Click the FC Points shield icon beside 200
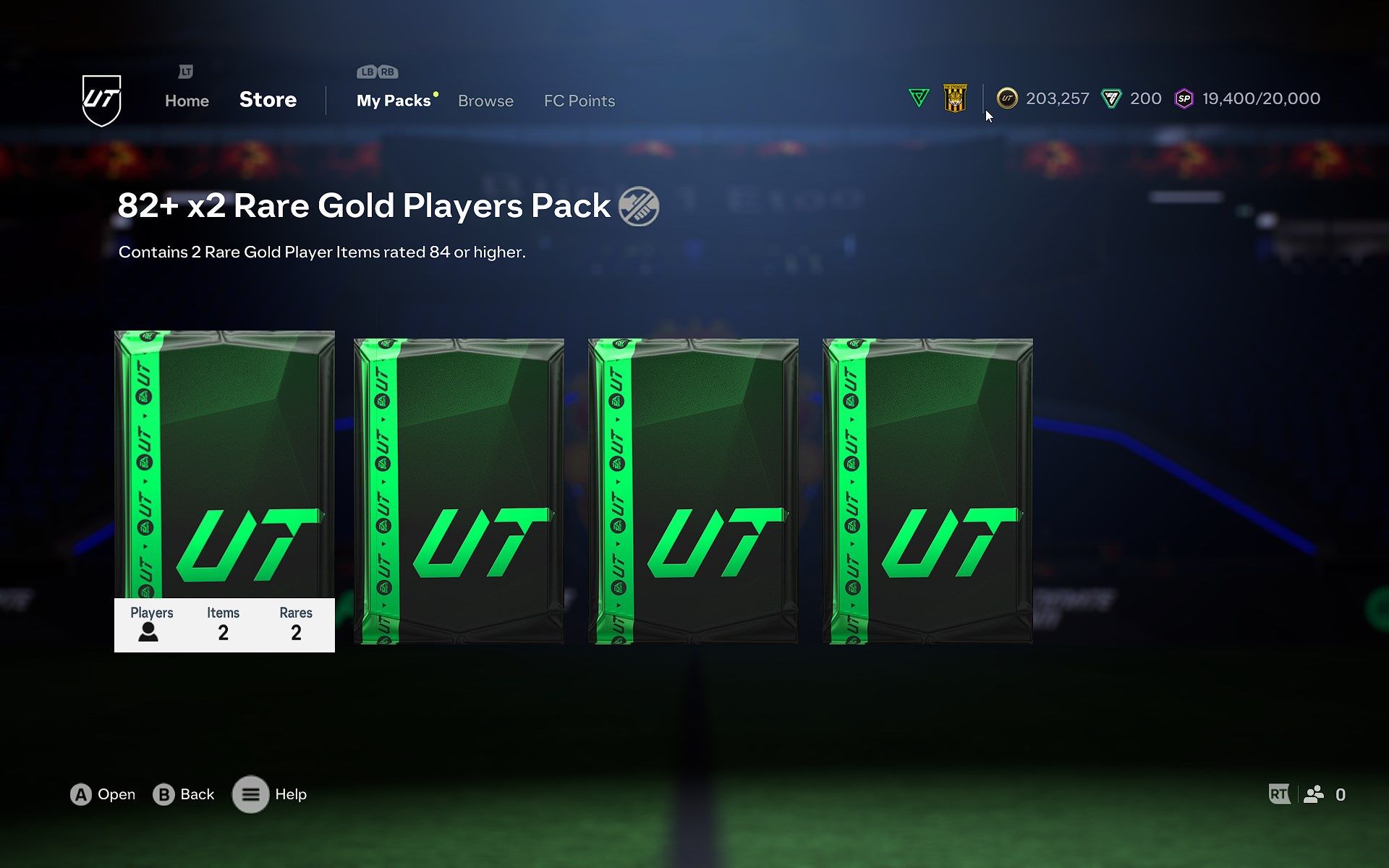 pyautogui.click(x=1112, y=98)
